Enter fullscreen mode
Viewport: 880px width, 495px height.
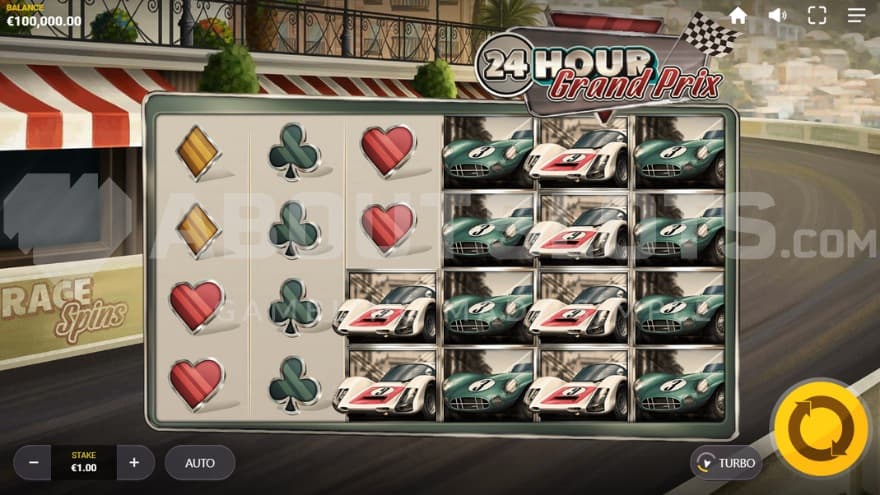[x=817, y=16]
